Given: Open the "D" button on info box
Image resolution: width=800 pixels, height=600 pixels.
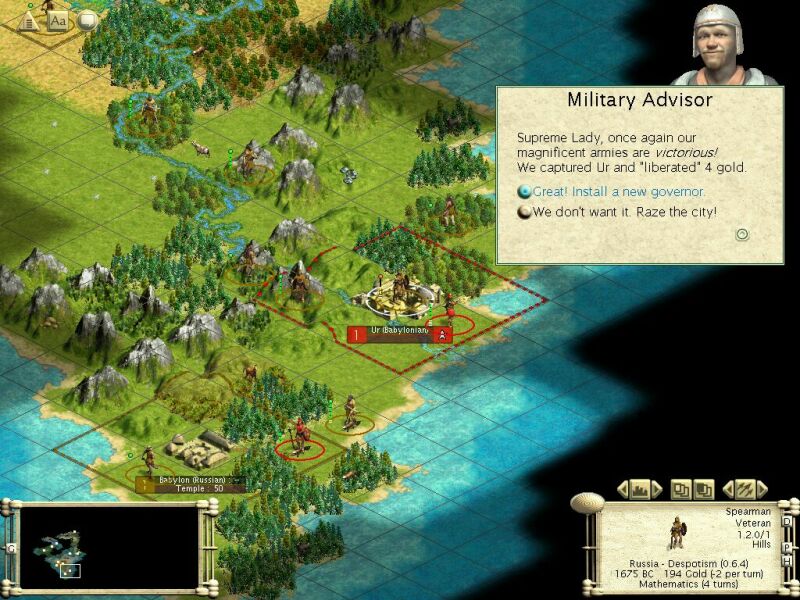Looking at the screenshot, I should pos(788,521).
